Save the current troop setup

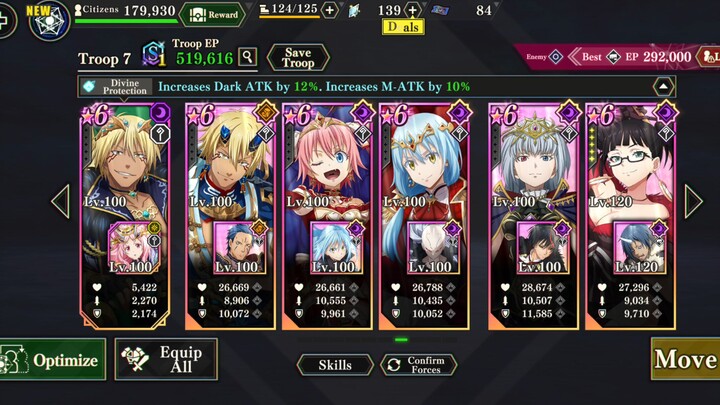click(298, 57)
